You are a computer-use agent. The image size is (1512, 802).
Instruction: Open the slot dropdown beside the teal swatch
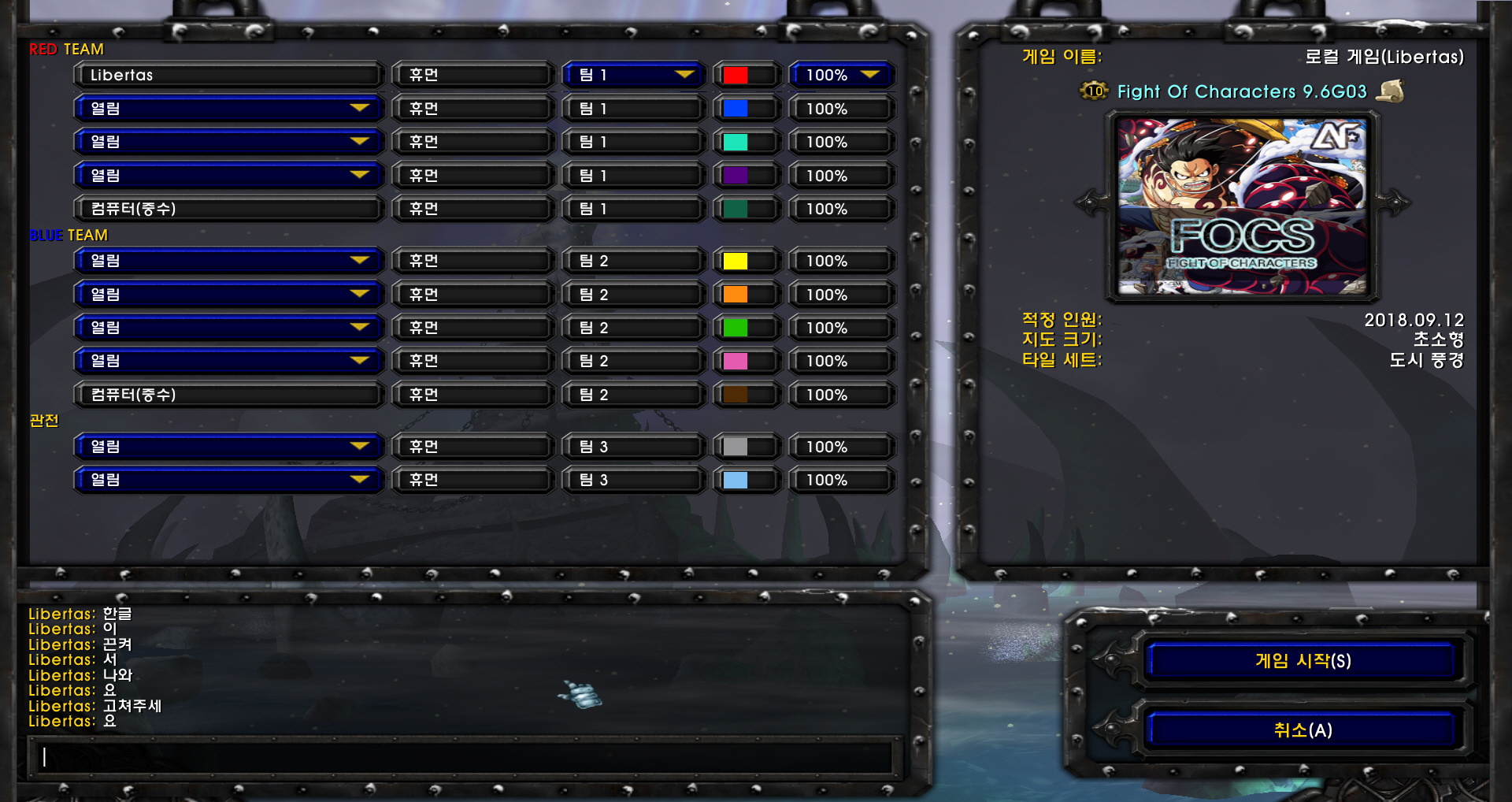[228, 142]
